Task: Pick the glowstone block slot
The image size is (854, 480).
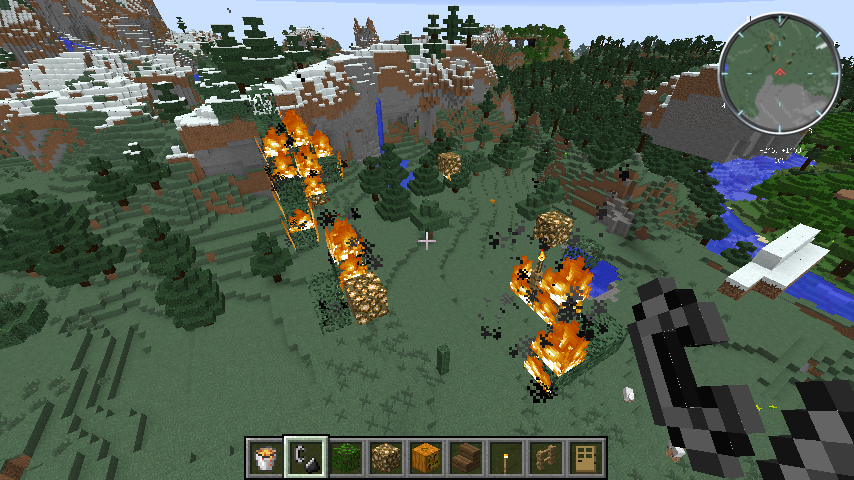Action: pos(385,458)
